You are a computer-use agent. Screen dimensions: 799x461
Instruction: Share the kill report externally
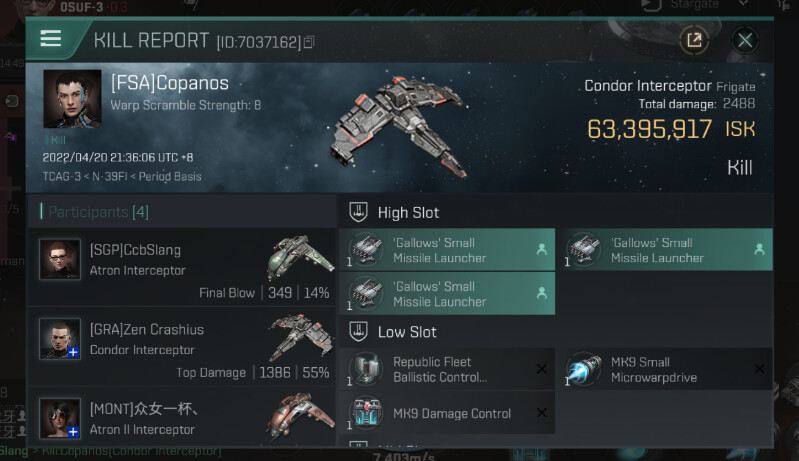pyautogui.click(x=692, y=40)
